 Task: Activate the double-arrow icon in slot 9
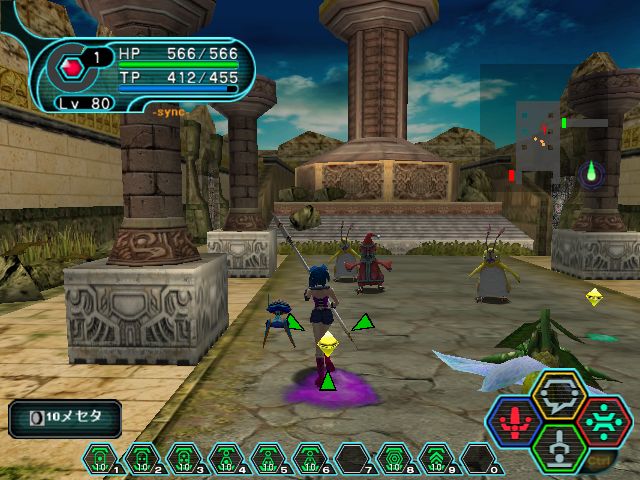436,459
